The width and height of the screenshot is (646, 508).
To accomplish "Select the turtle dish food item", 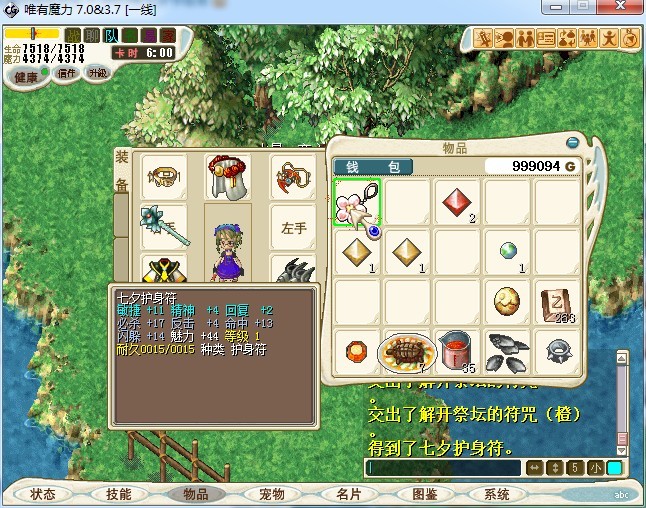I will pyautogui.click(x=407, y=352).
